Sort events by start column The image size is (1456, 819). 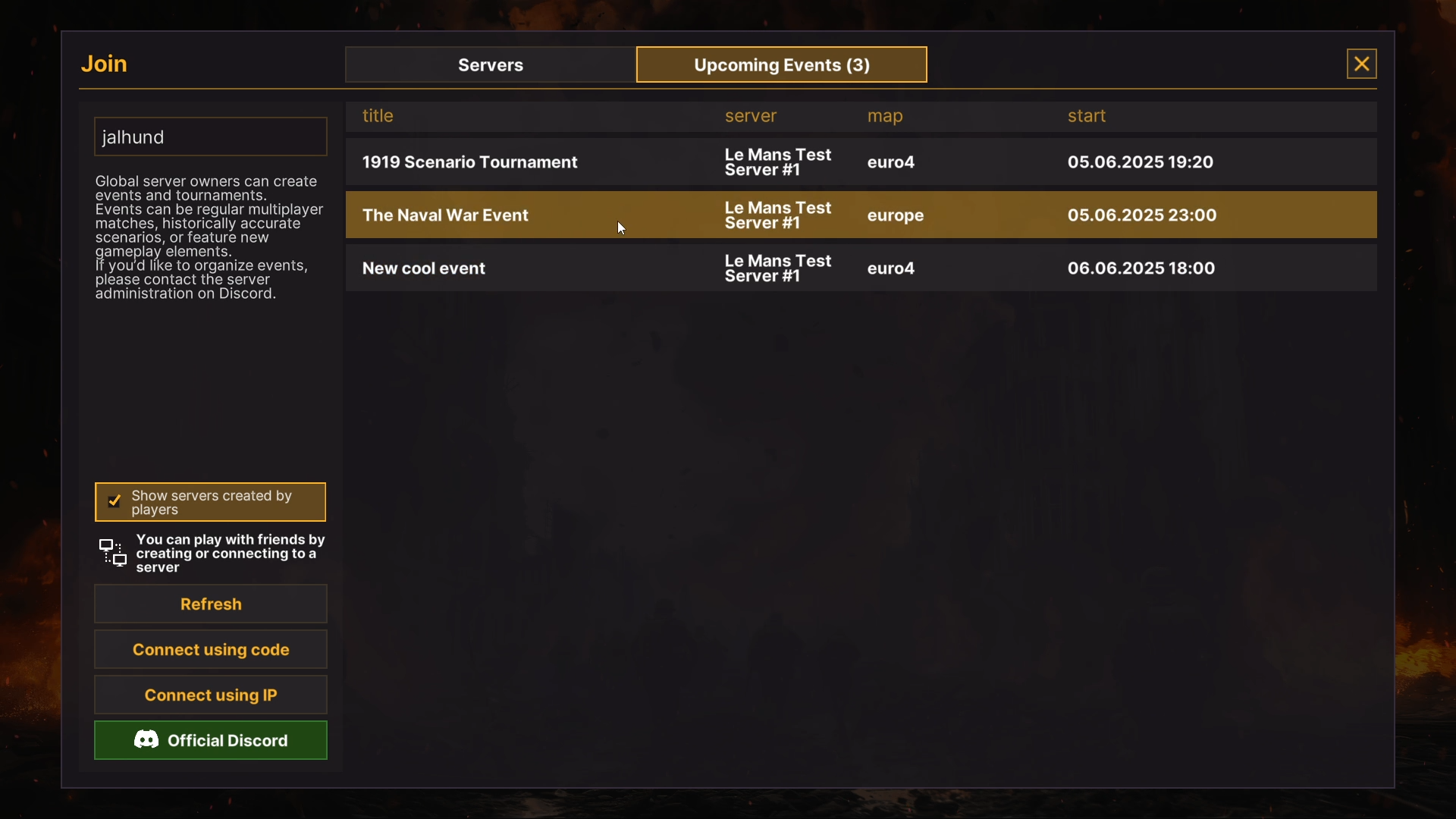point(1087,115)
